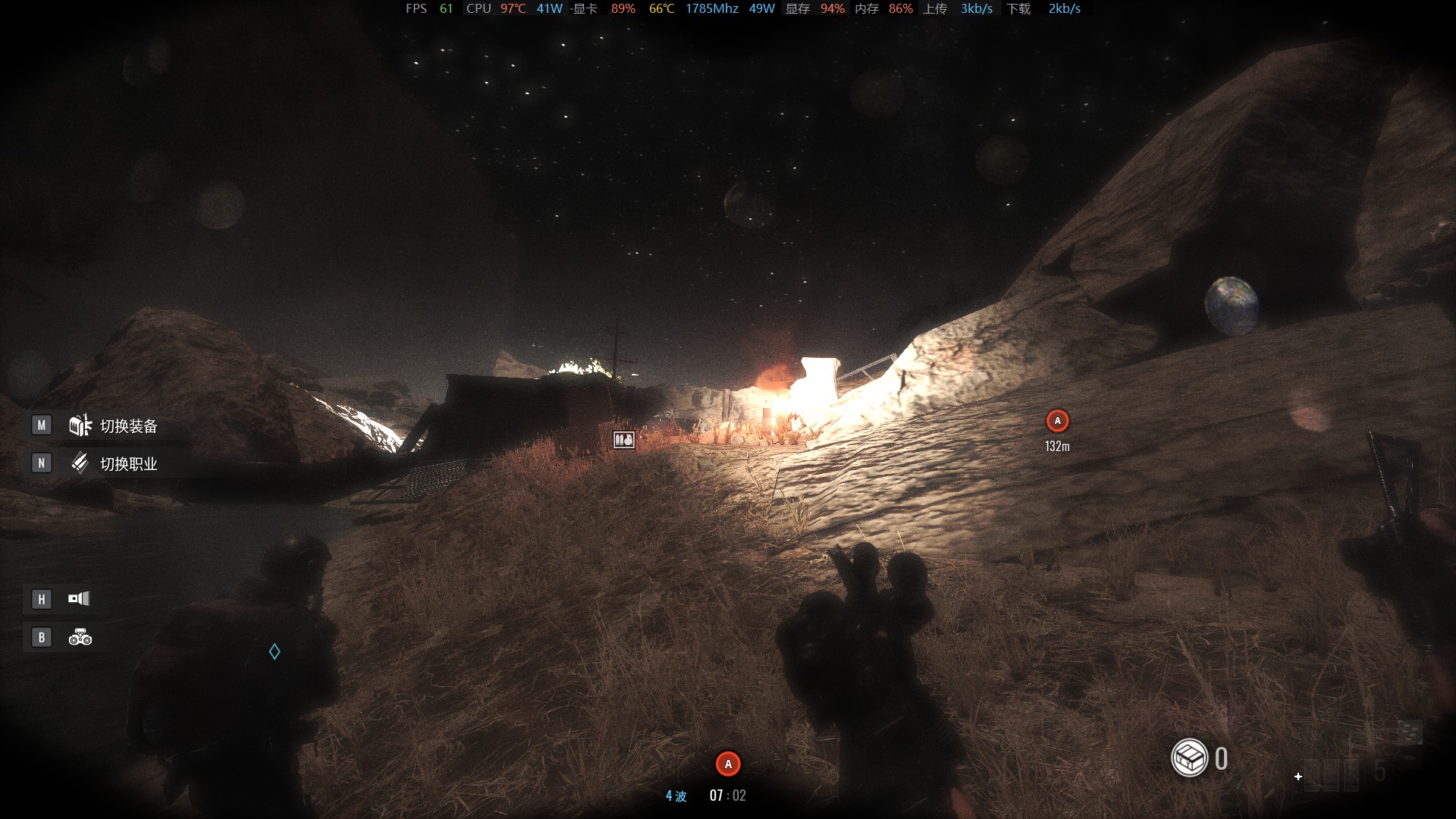The height and width of the screenshot is (819, 1456).
Task: Click the objective A marker showing 132m
Action: point(1057,421)
